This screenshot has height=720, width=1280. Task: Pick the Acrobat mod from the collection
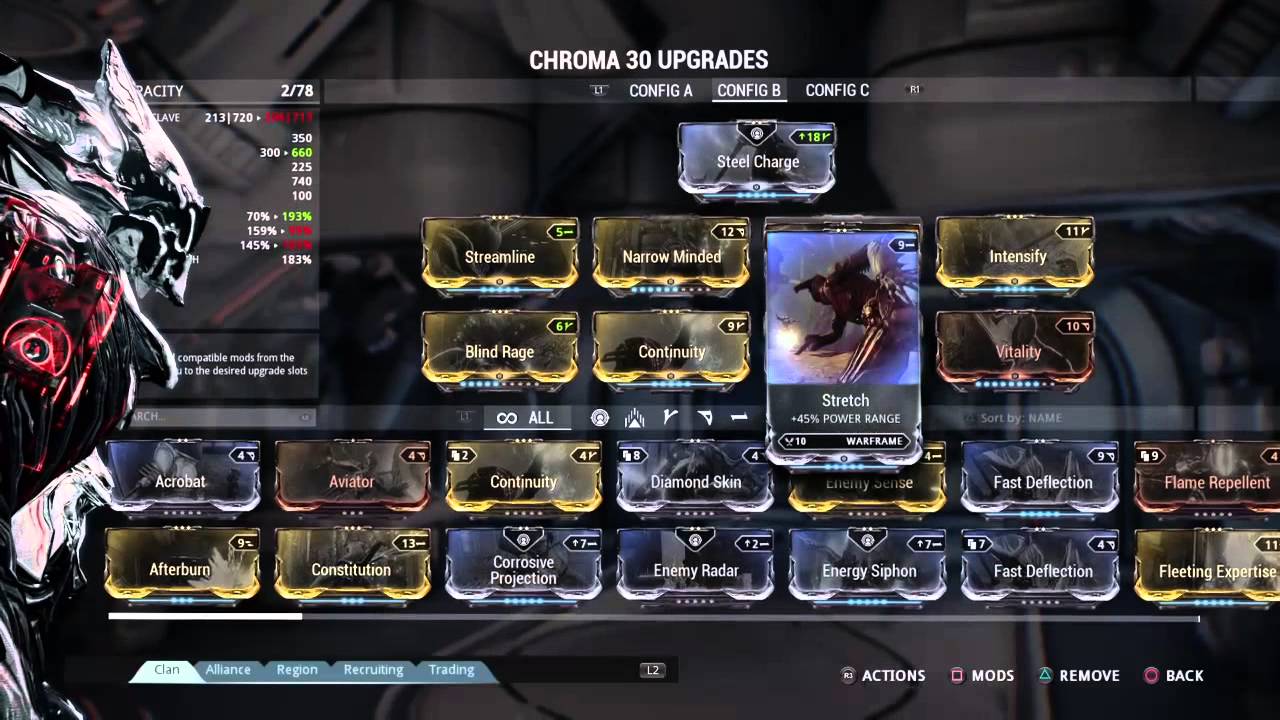181,481
